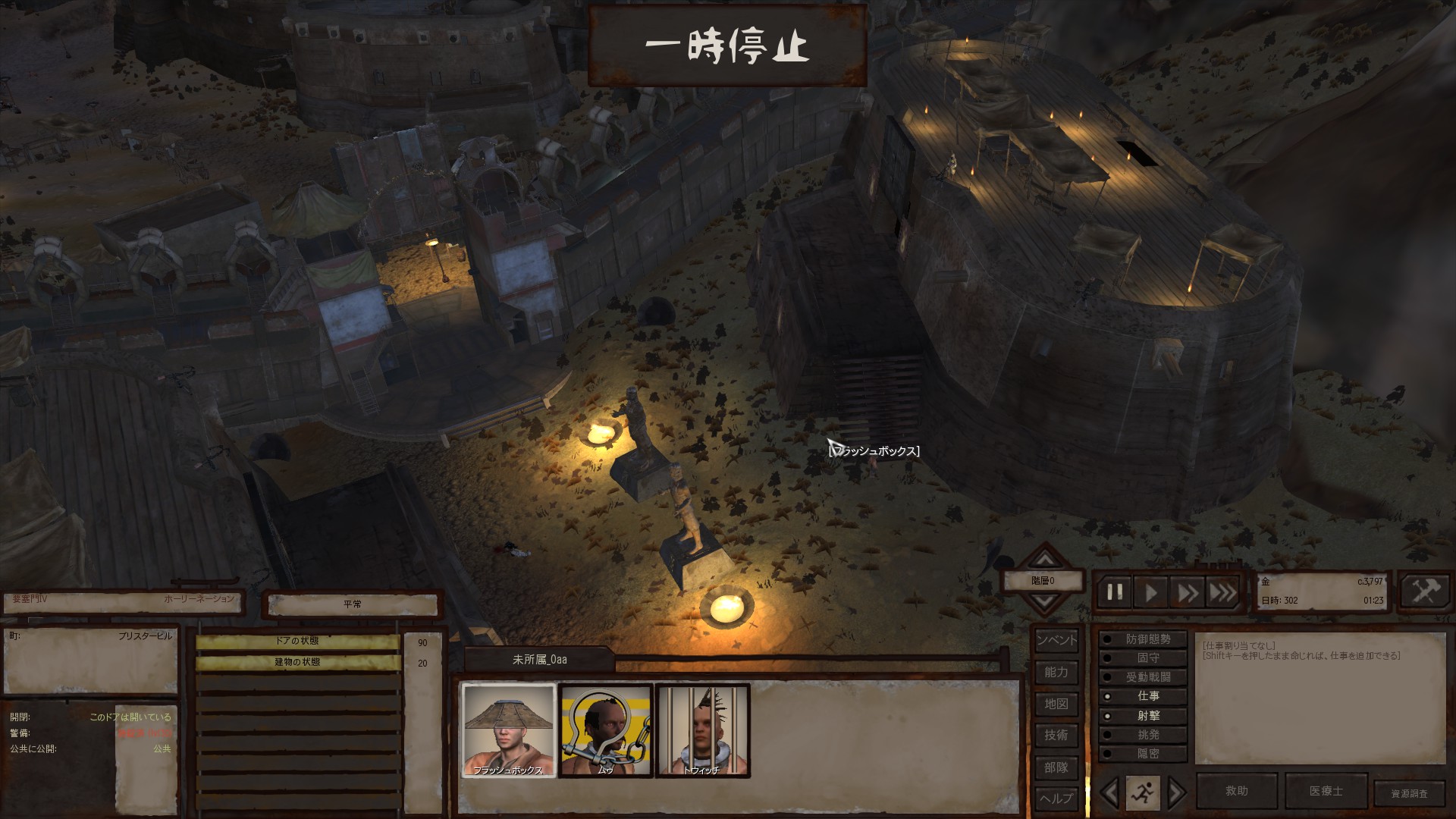Click the 医療士 (medic) order button
Image resolution: width=1456 pixels, height=819 pixels.
[1326, 791]
